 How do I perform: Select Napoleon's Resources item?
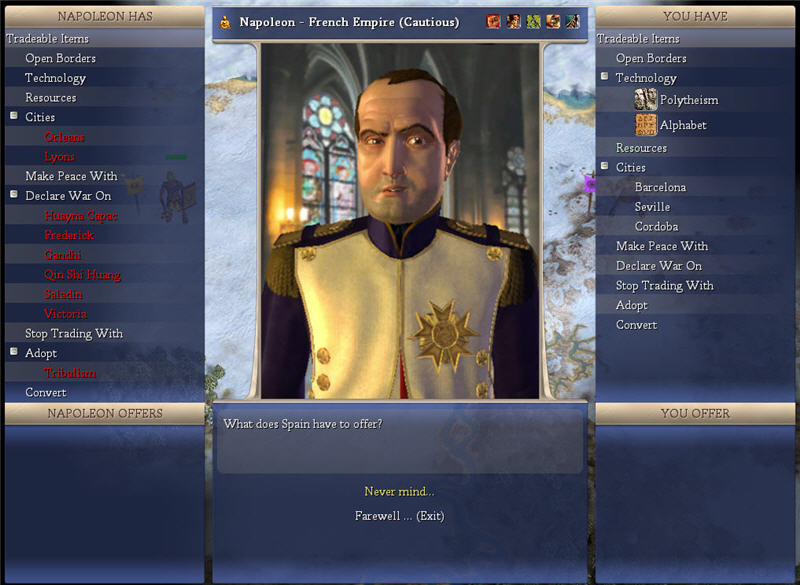coord(51,98)
